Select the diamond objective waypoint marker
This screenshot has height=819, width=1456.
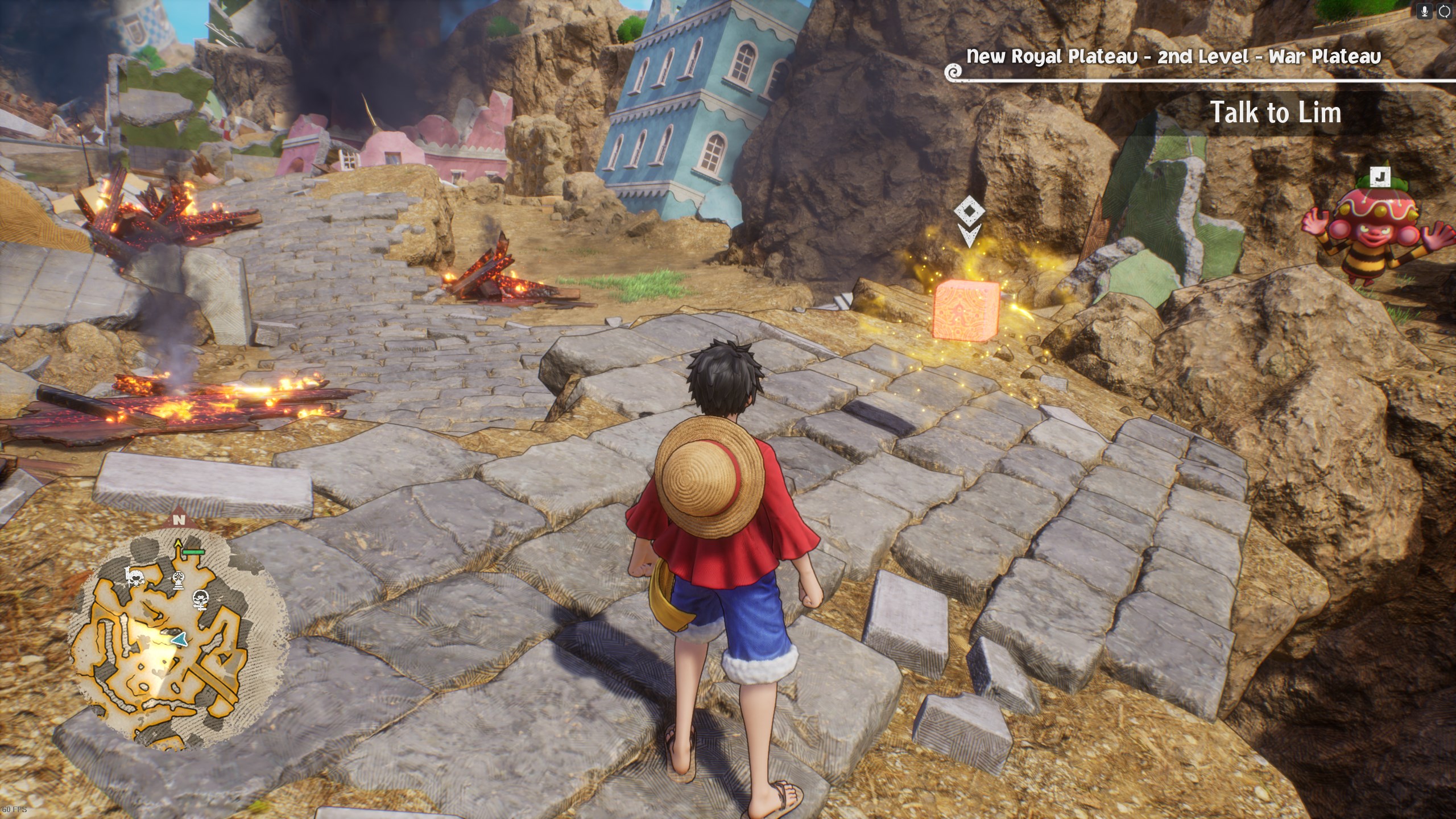click(969, 212)
